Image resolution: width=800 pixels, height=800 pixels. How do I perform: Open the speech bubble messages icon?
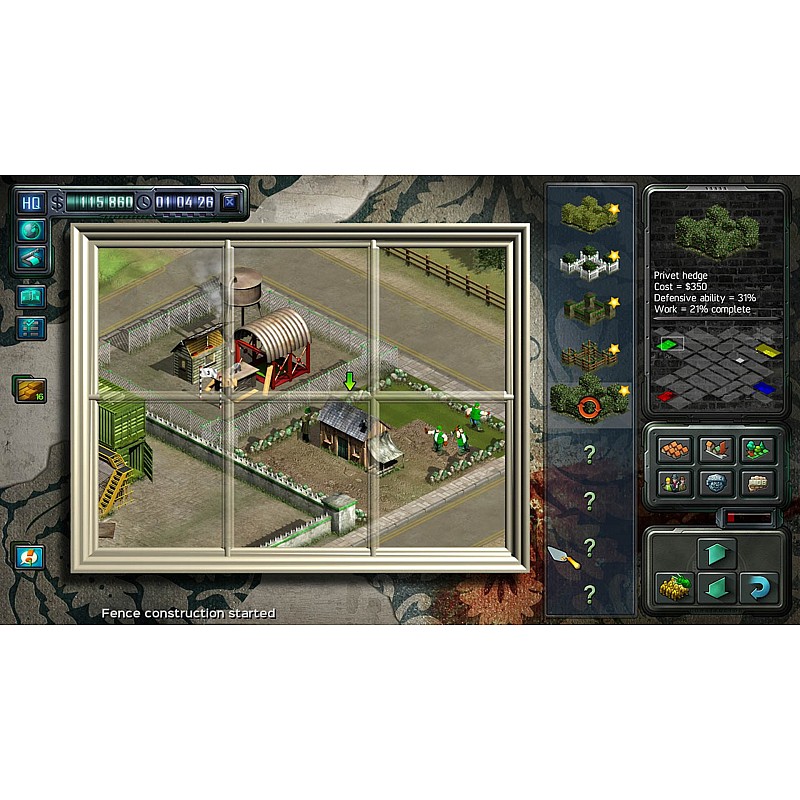[29, 557]
